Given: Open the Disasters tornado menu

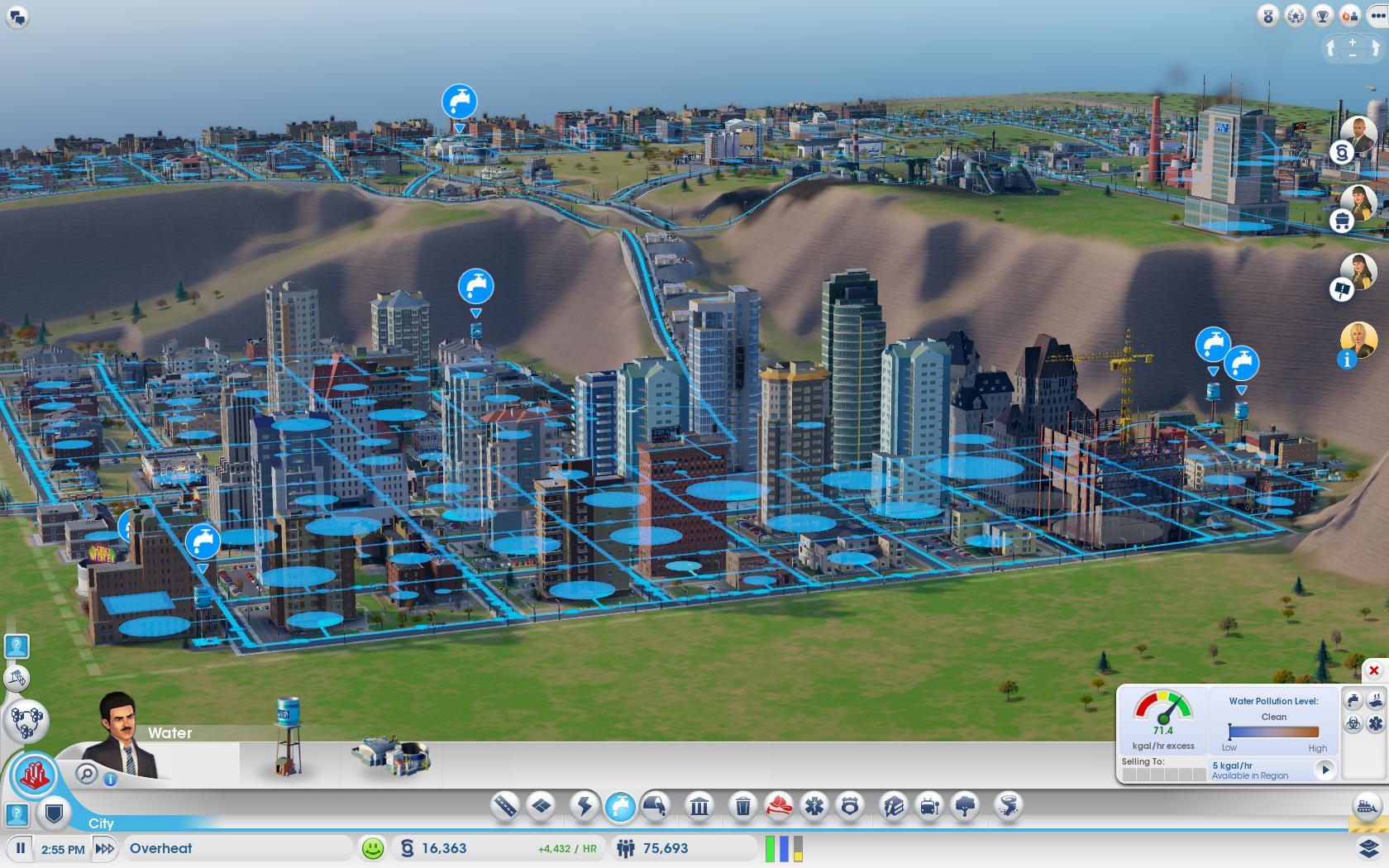Looking at the screenshot, I should pyautogui.click(x=1009, y=805).
